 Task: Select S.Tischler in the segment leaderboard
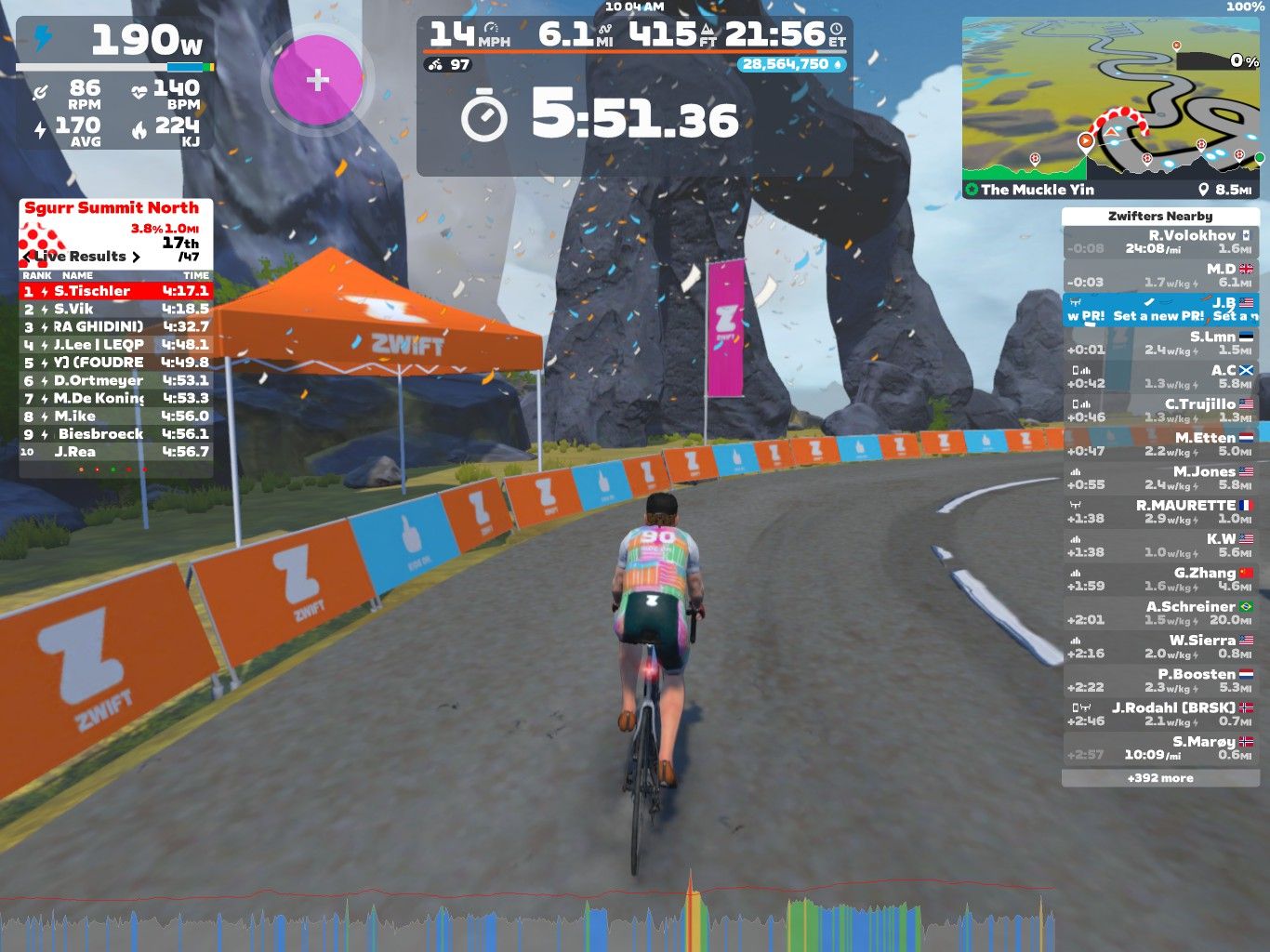click(116, 291)
